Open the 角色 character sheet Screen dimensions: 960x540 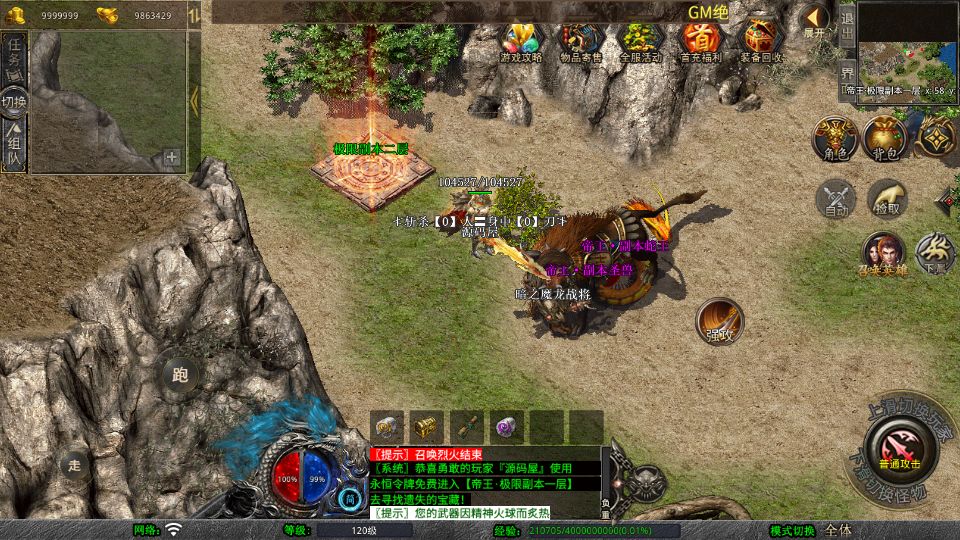click(x=834, y=139)
